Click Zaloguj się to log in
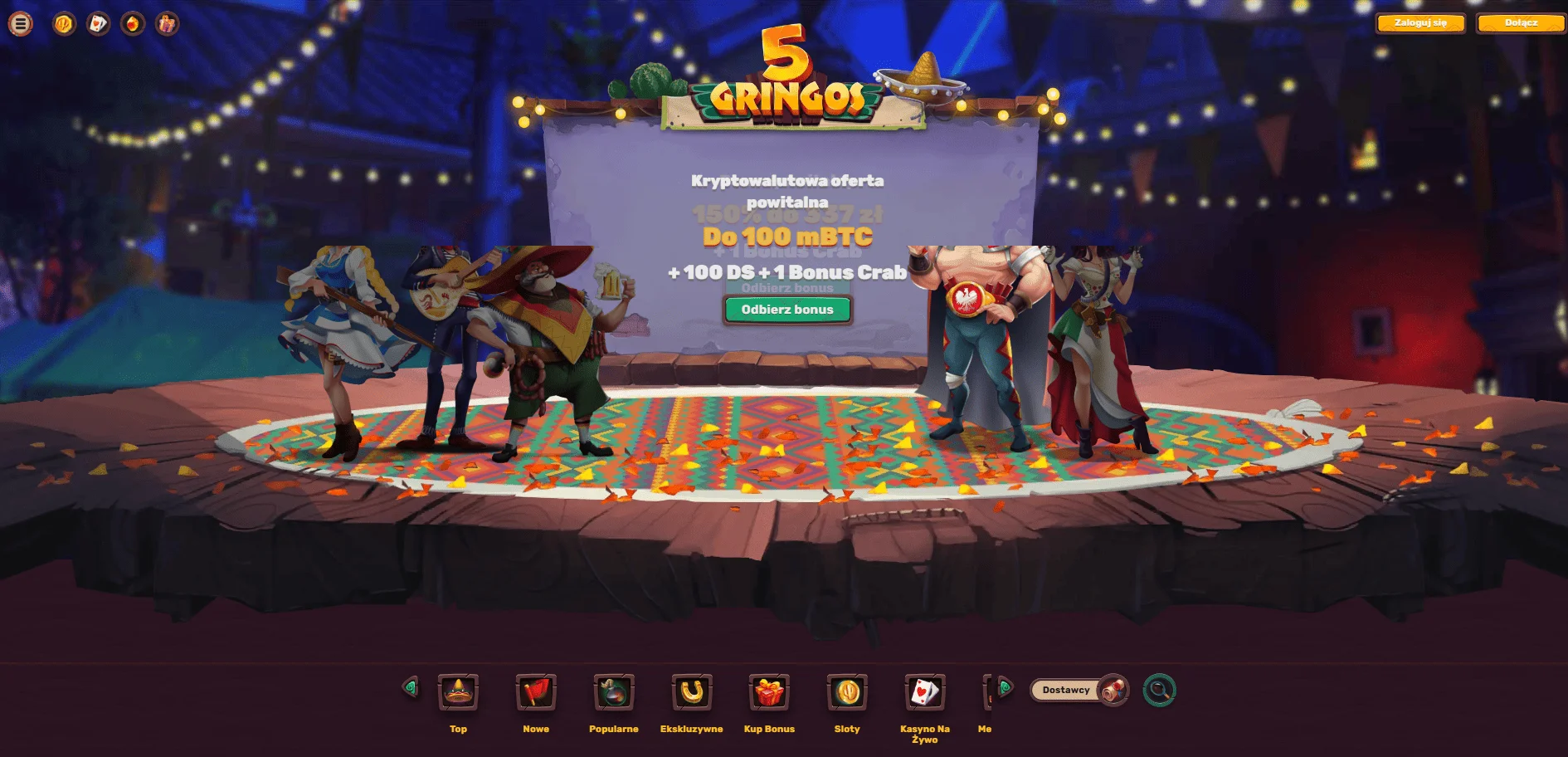 (1420, 23)
